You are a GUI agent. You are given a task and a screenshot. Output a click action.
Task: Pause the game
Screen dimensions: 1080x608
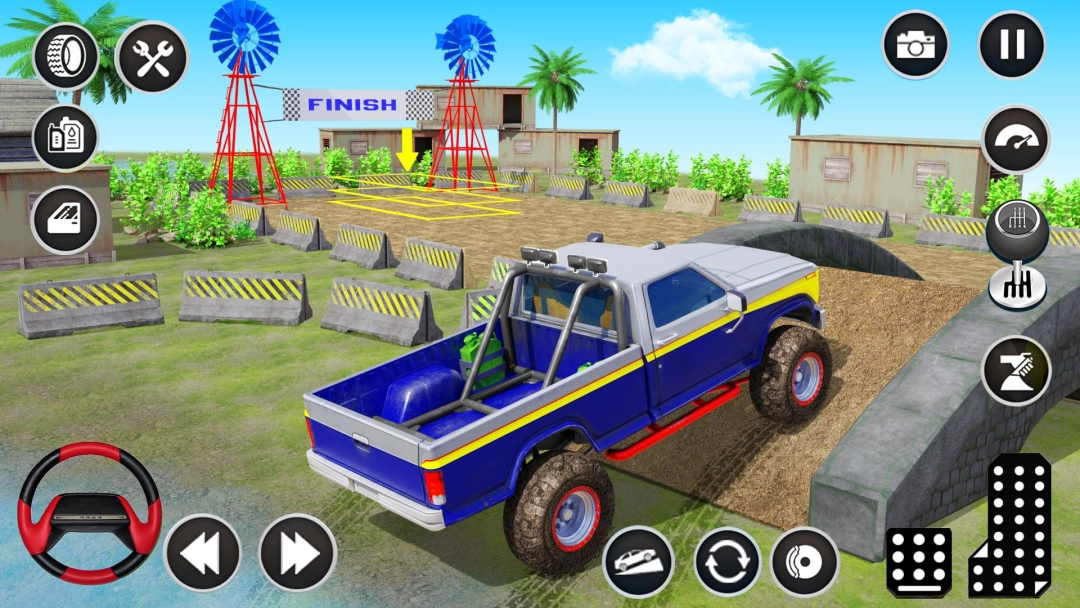pos(1012,45)
